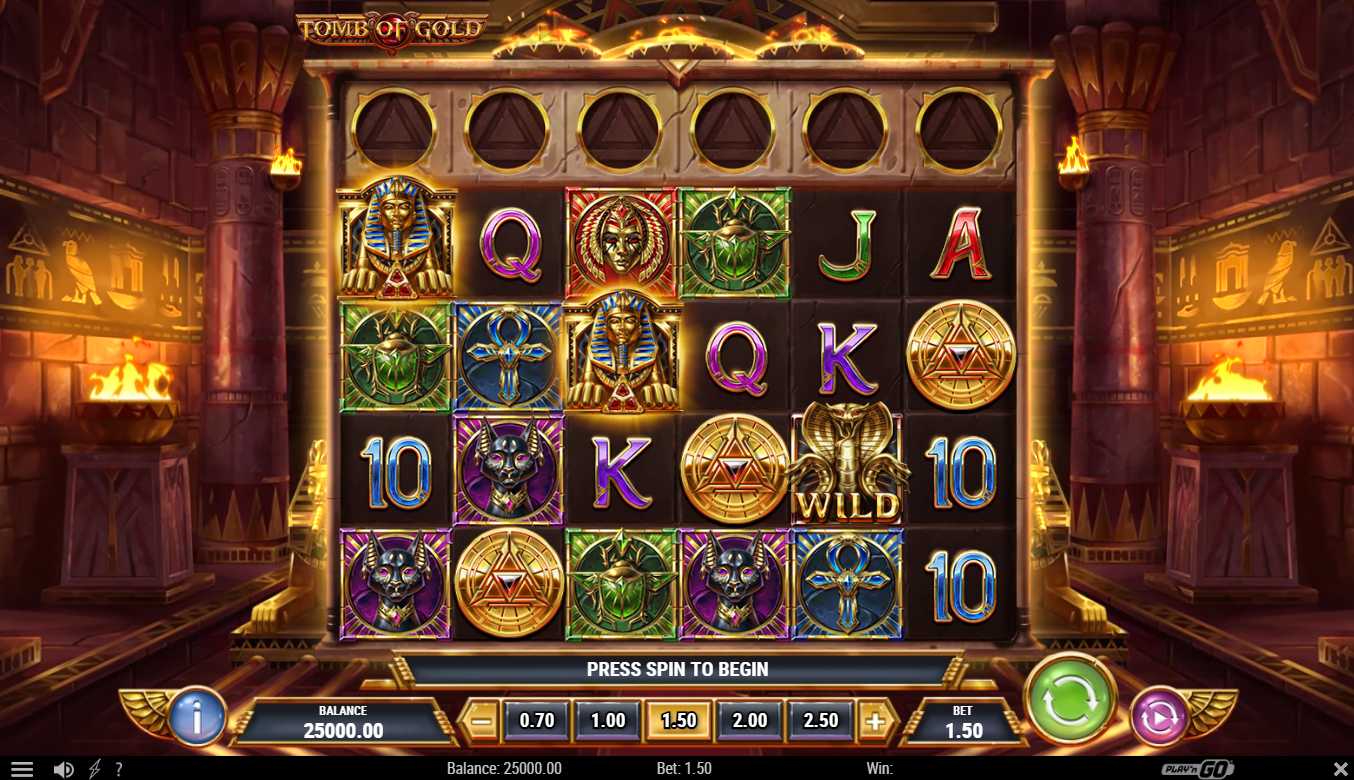Image resolution: width=1354 pixels, height=780 pixels.
Task: Spin the reels with the green button
Action: 1071,697
